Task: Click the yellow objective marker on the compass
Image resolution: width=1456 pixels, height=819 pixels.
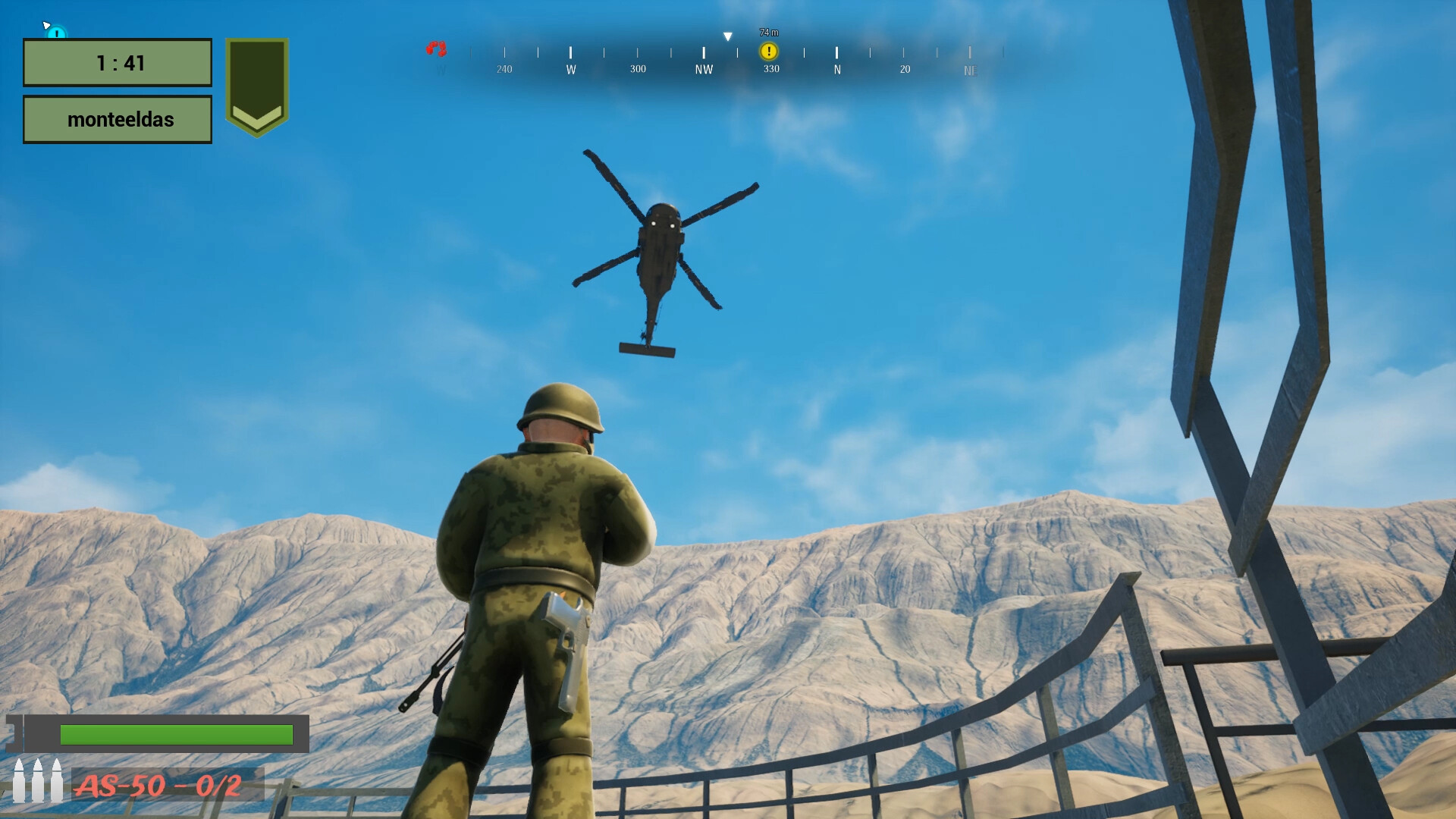Action: coord(769,51)
